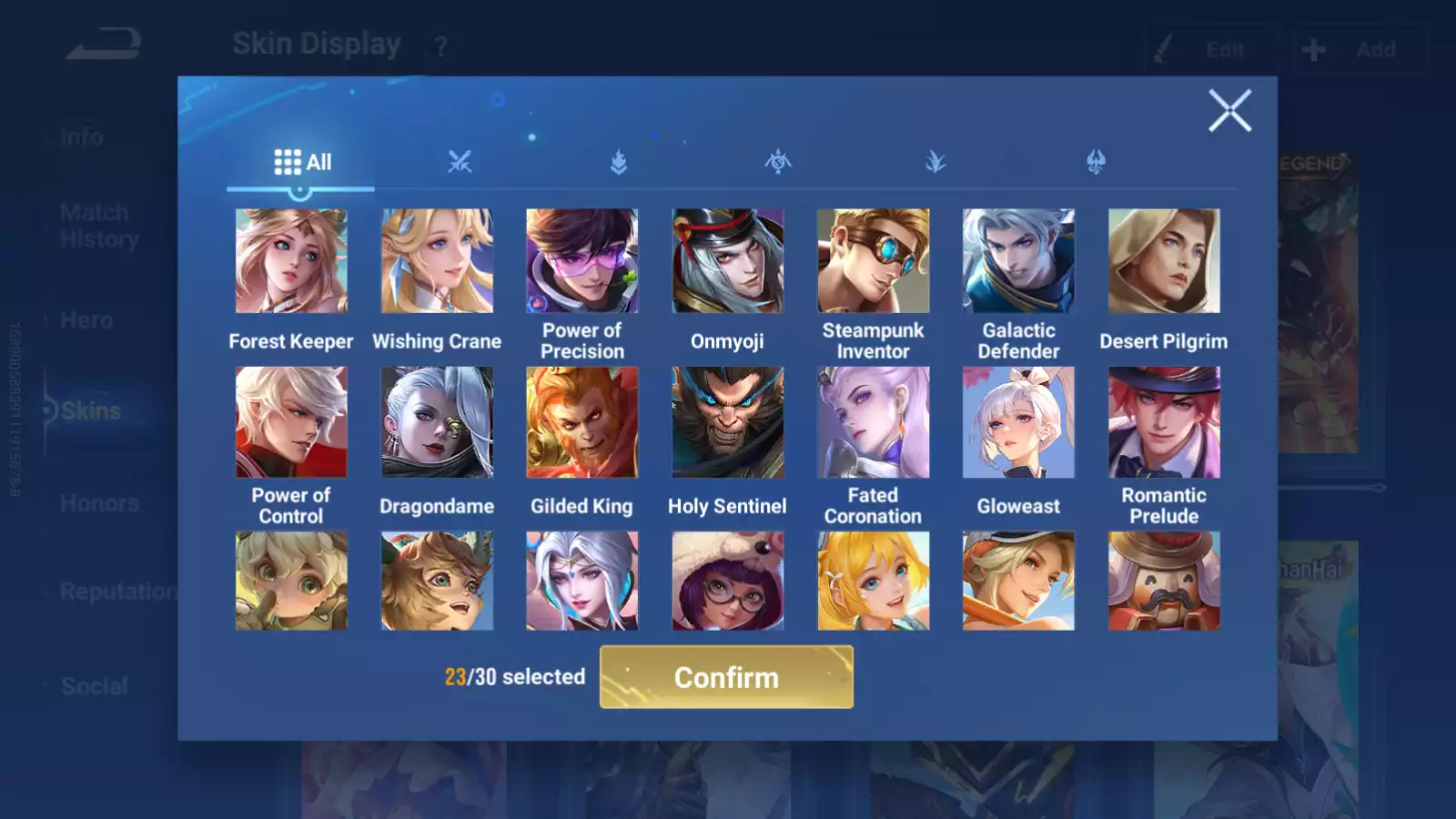Confirm the skin selection
The height and width of the screenshot is (819, 1456).
click(726, 677)
